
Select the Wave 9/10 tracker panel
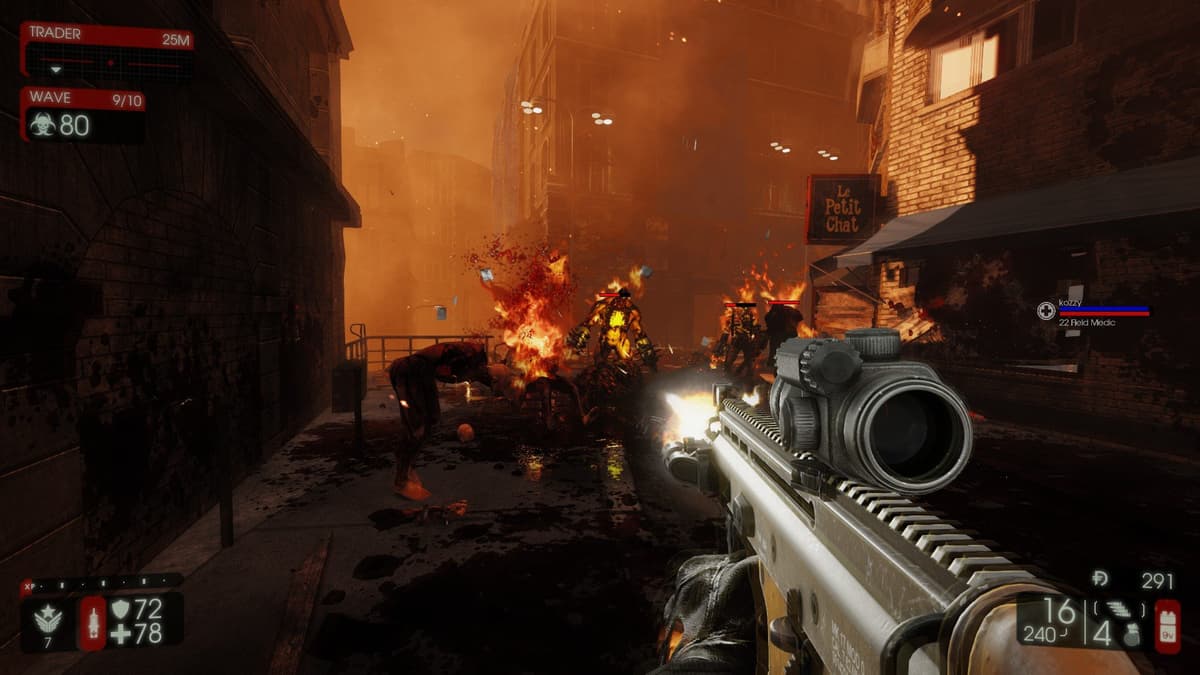tap(83, 114)
